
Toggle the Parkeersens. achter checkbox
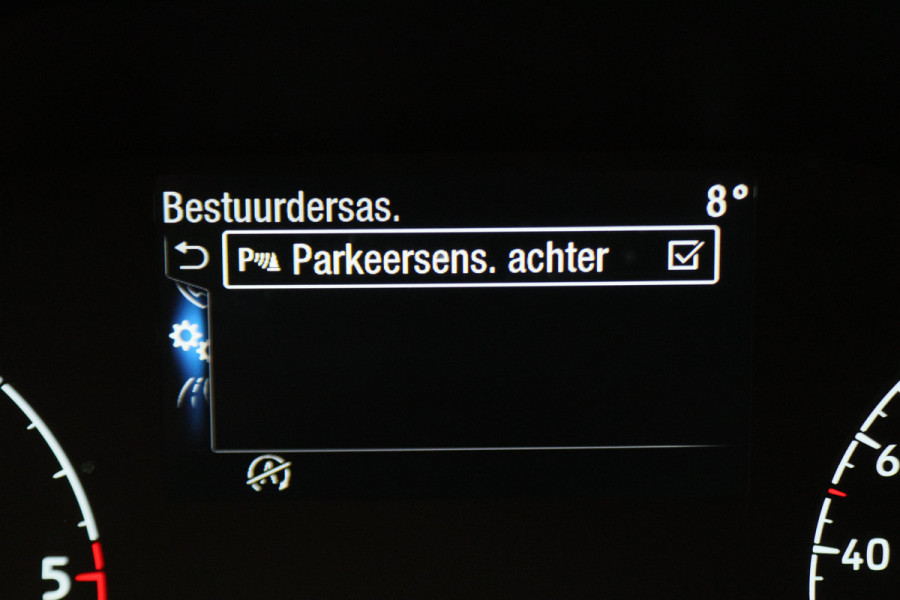(x=685, y=258)
